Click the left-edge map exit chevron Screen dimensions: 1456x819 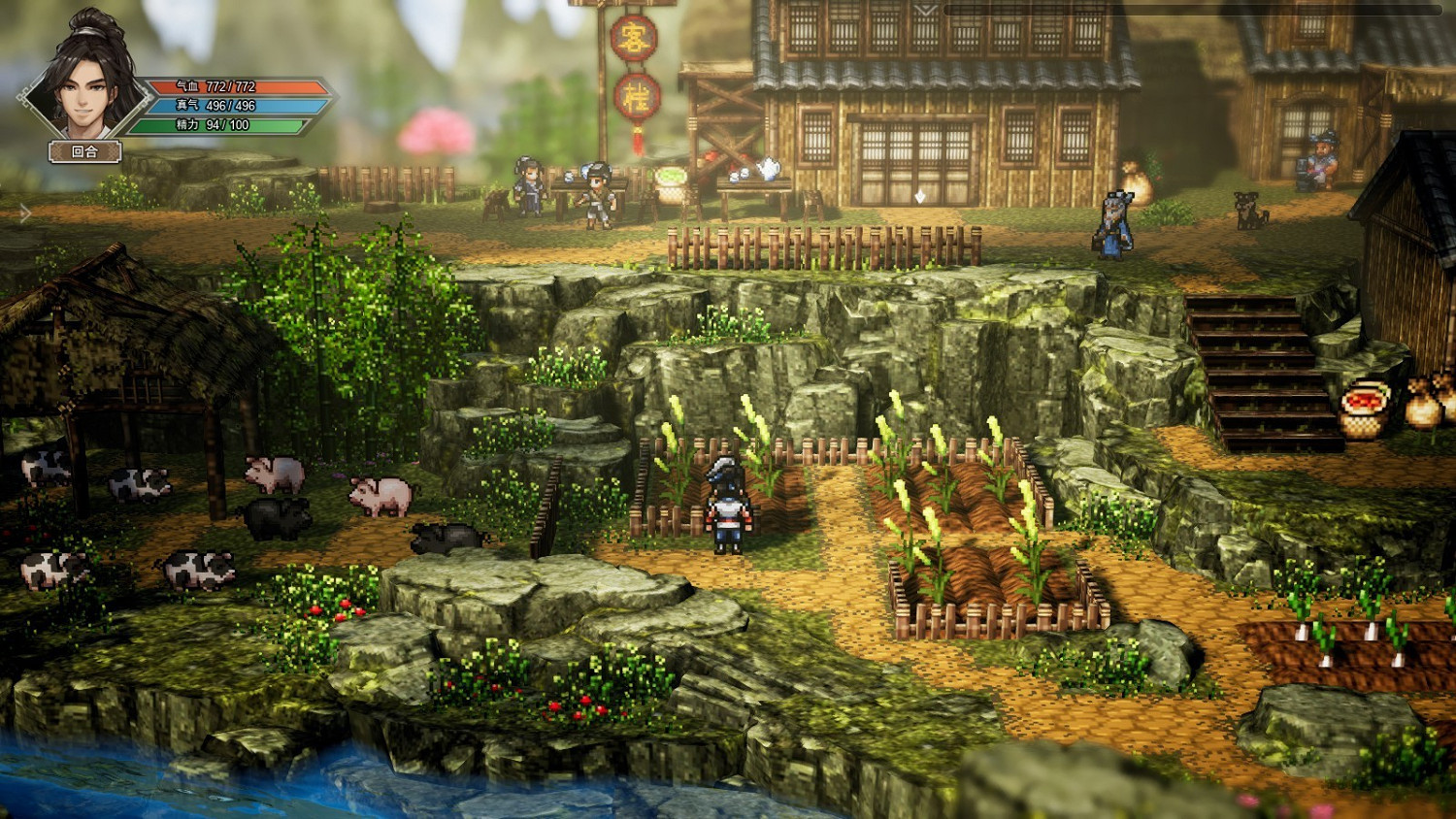pyautogui.click(x=25, y=213)
